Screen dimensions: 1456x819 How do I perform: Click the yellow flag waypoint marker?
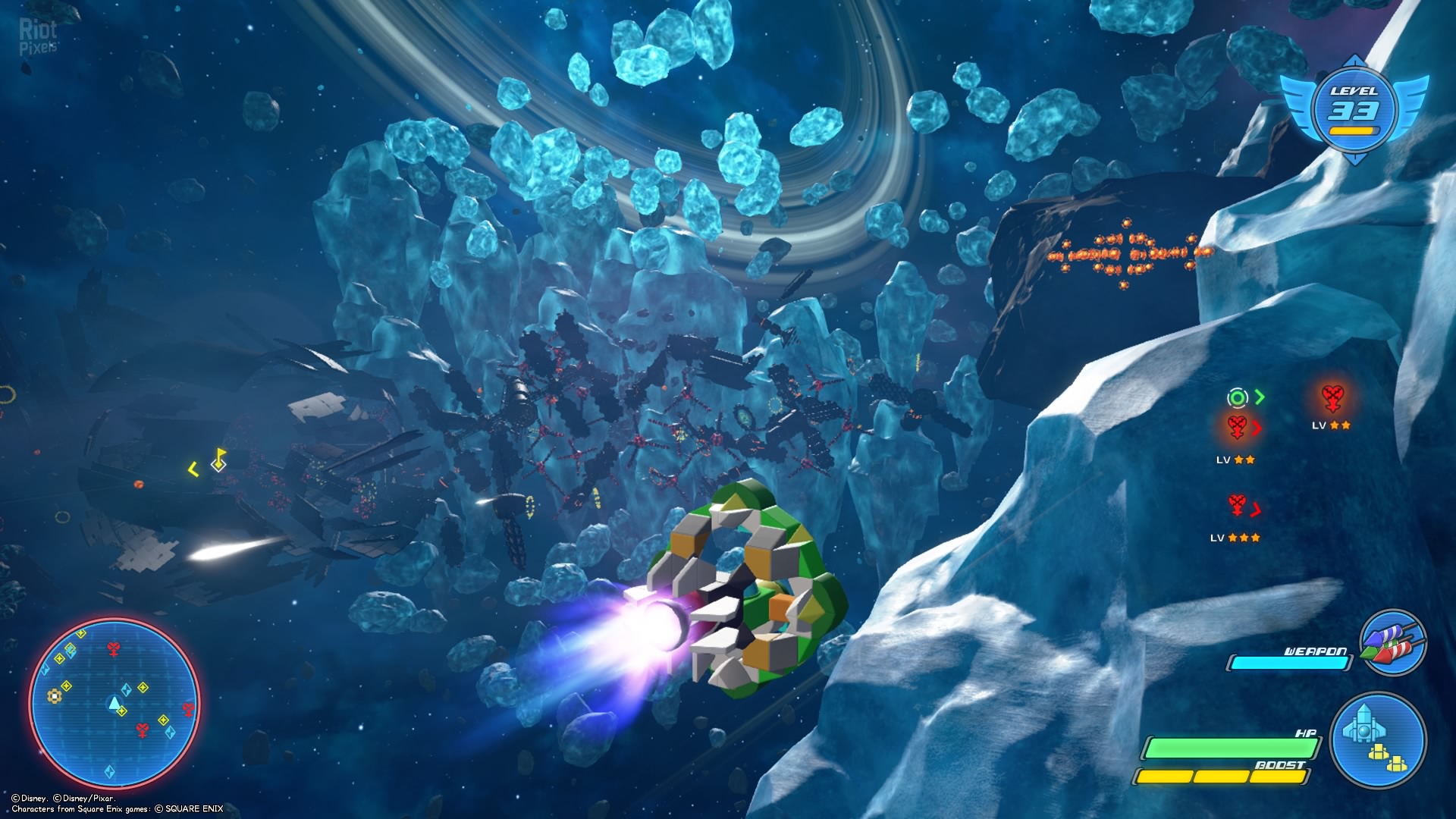tap(219, 458)
